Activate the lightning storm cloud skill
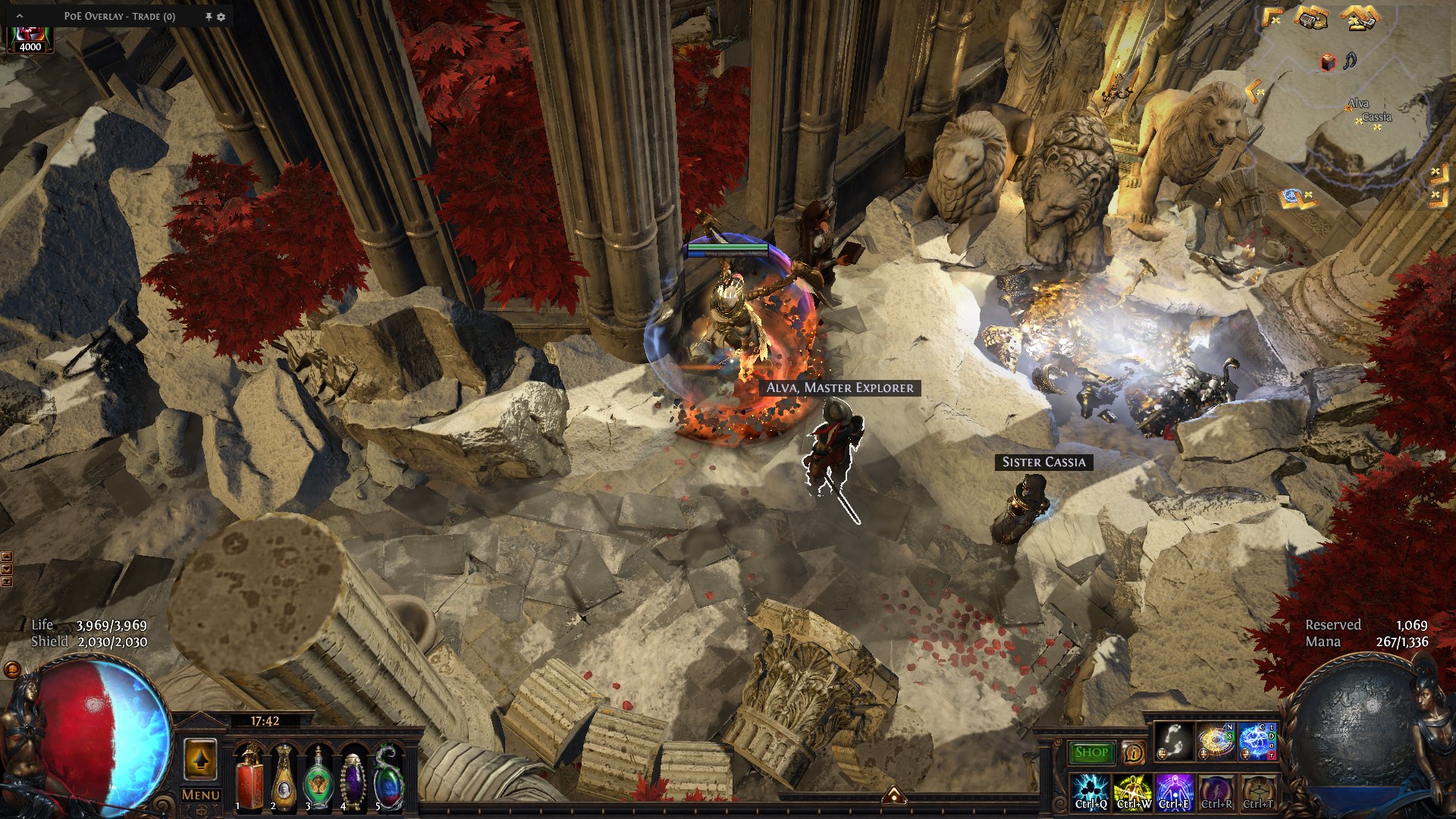This screenshot has width=1456, height=819. [1091, 792]
